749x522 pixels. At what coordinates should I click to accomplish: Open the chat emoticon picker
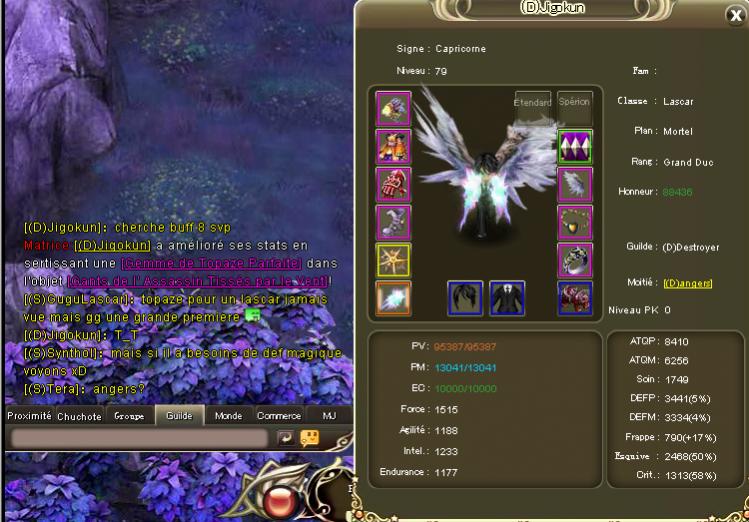coord(310,438)
